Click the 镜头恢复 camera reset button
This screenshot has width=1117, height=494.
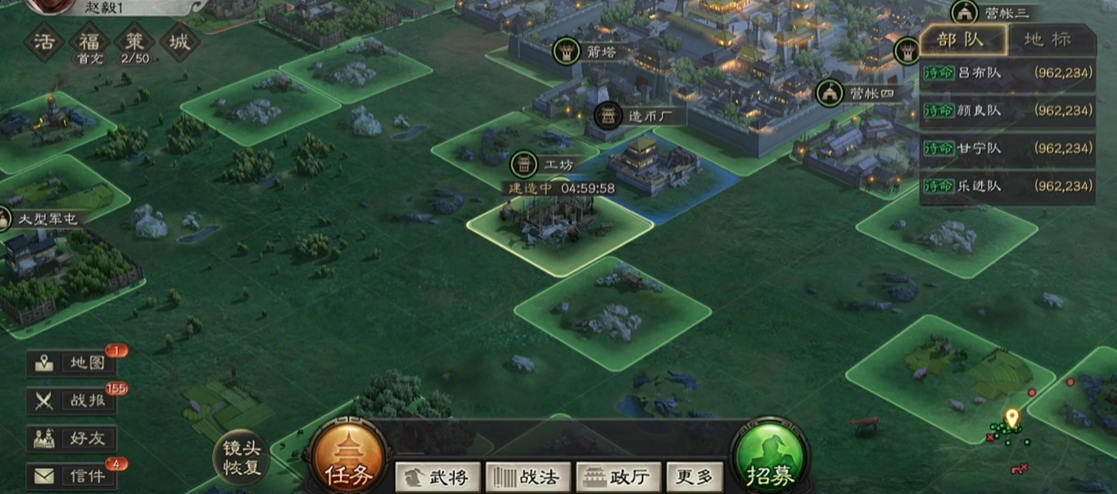241,459
